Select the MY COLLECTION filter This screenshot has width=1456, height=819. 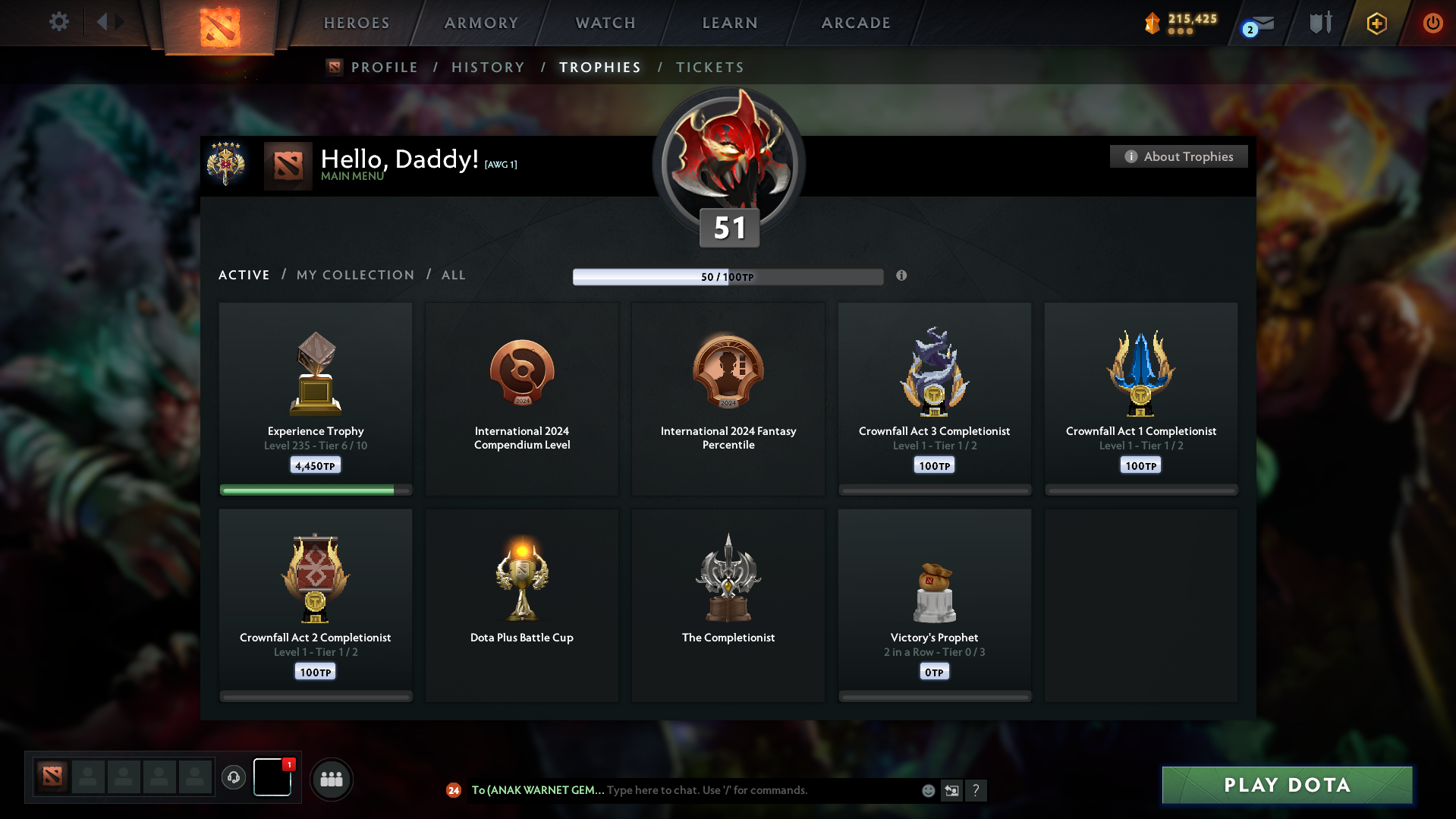[x=354, y=275]
